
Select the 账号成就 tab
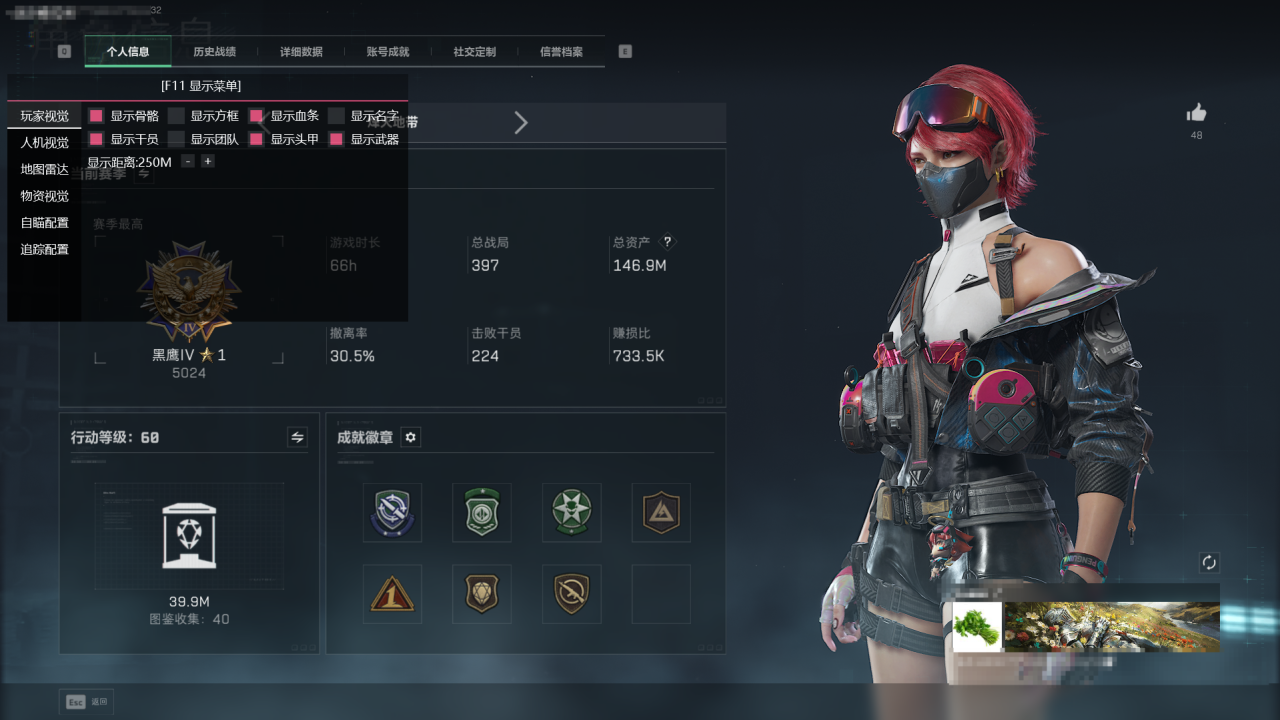[x=387, y=52]
